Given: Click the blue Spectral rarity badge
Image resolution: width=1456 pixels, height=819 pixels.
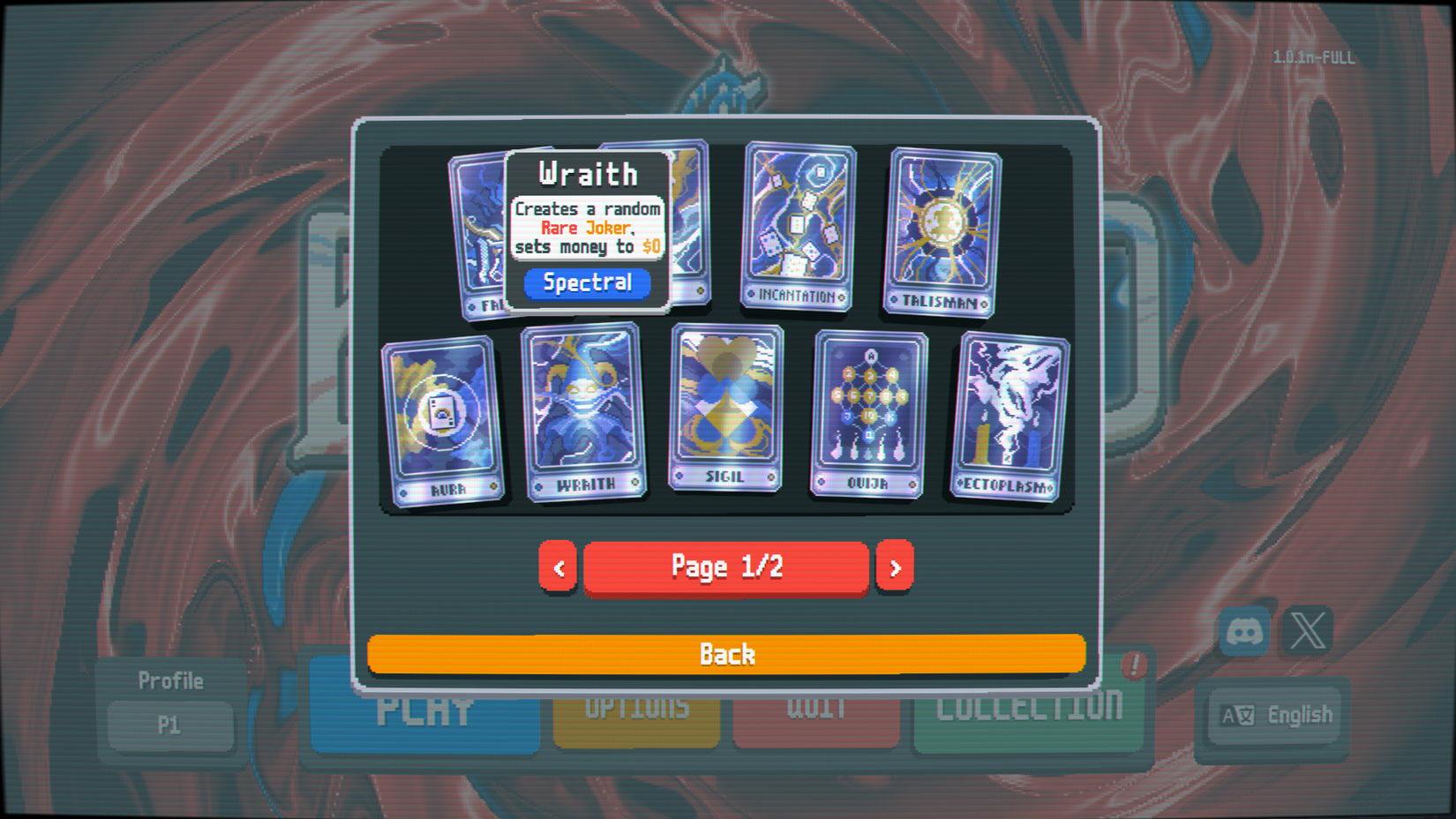Looking at the screenshot, I should coord(587,283).
